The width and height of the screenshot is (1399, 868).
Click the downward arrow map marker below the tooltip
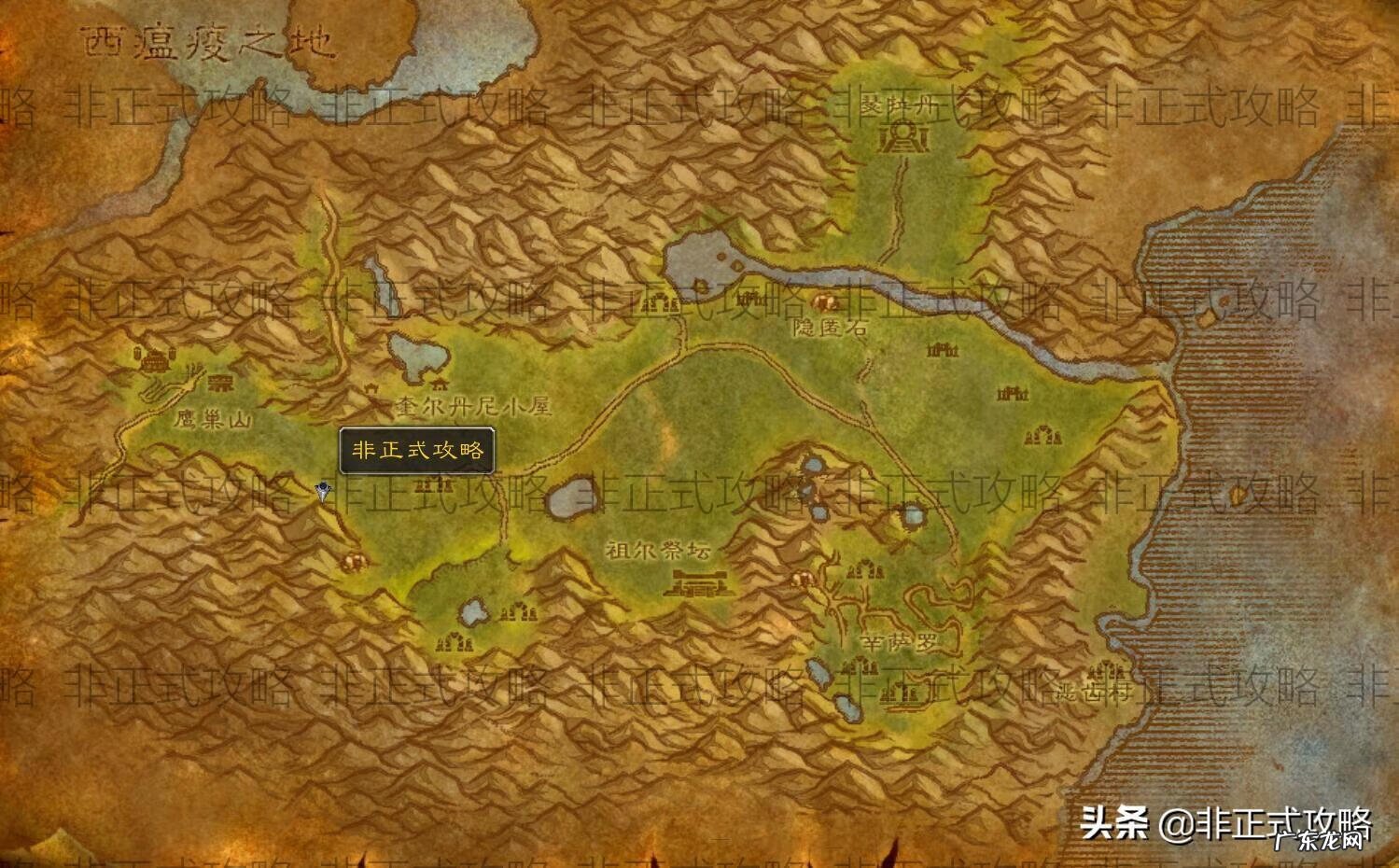click(322, 490)
